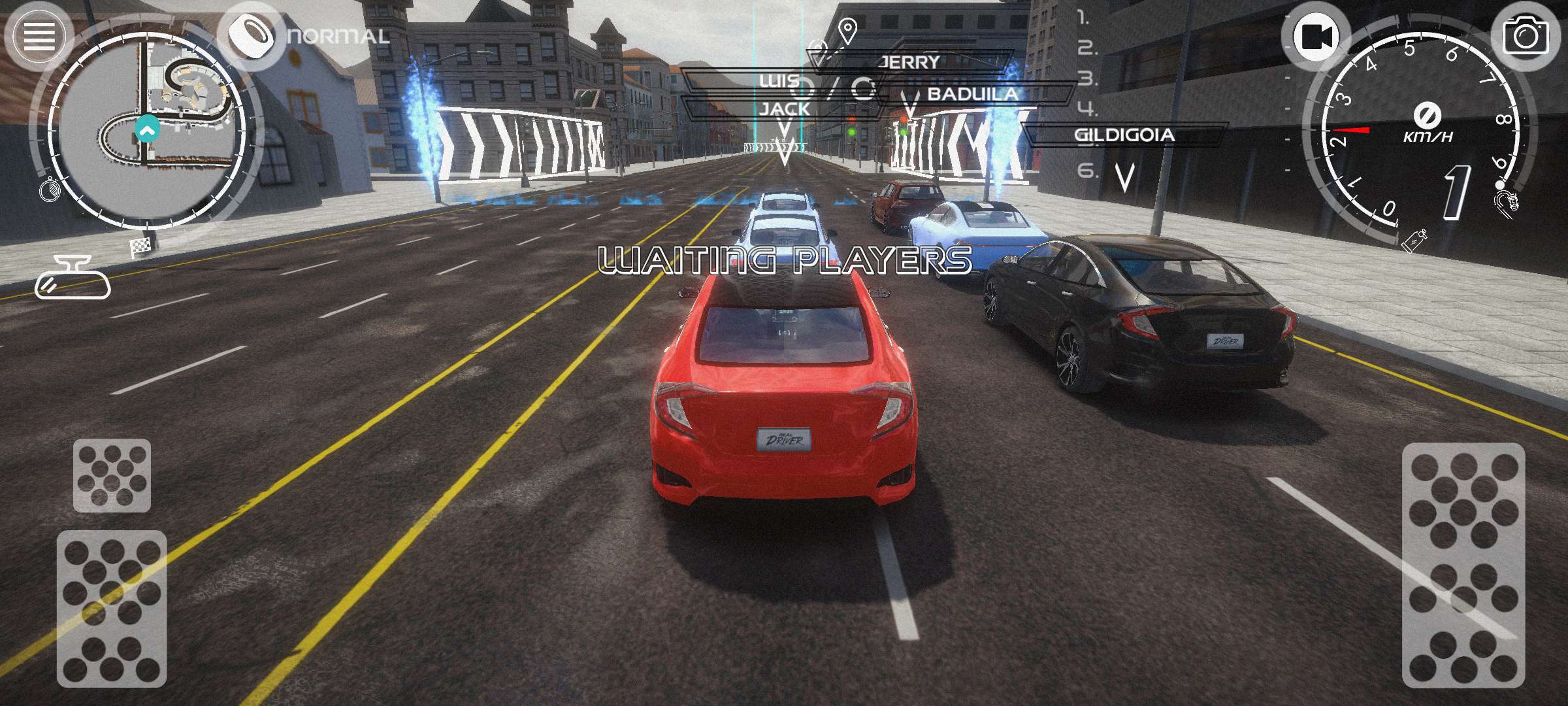Viewport: 1568px width, 706px height.
Task: Activate the nitro bottle icon
Action: pos(1415,240)
